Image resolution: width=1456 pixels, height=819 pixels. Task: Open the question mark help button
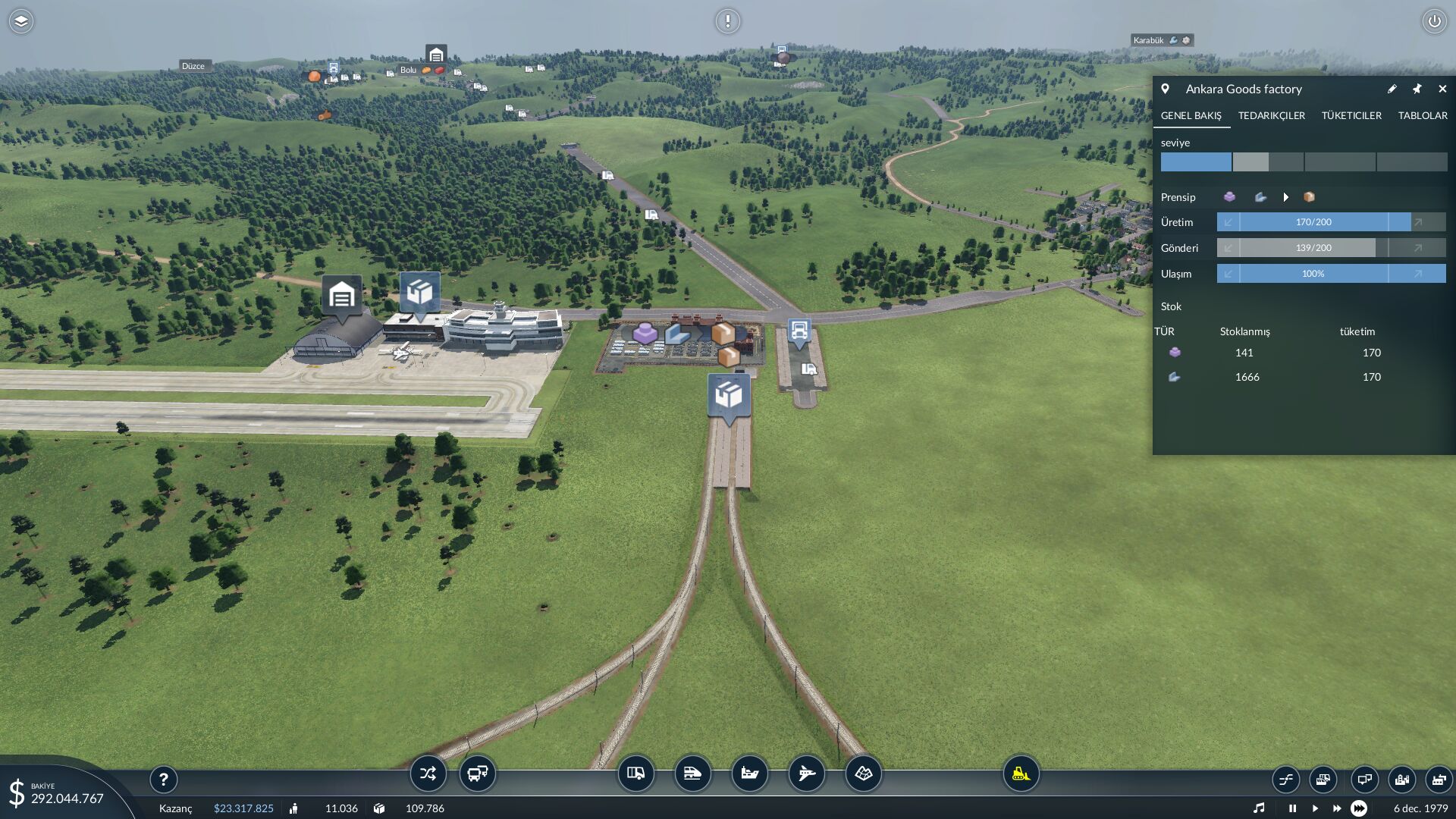163,779
